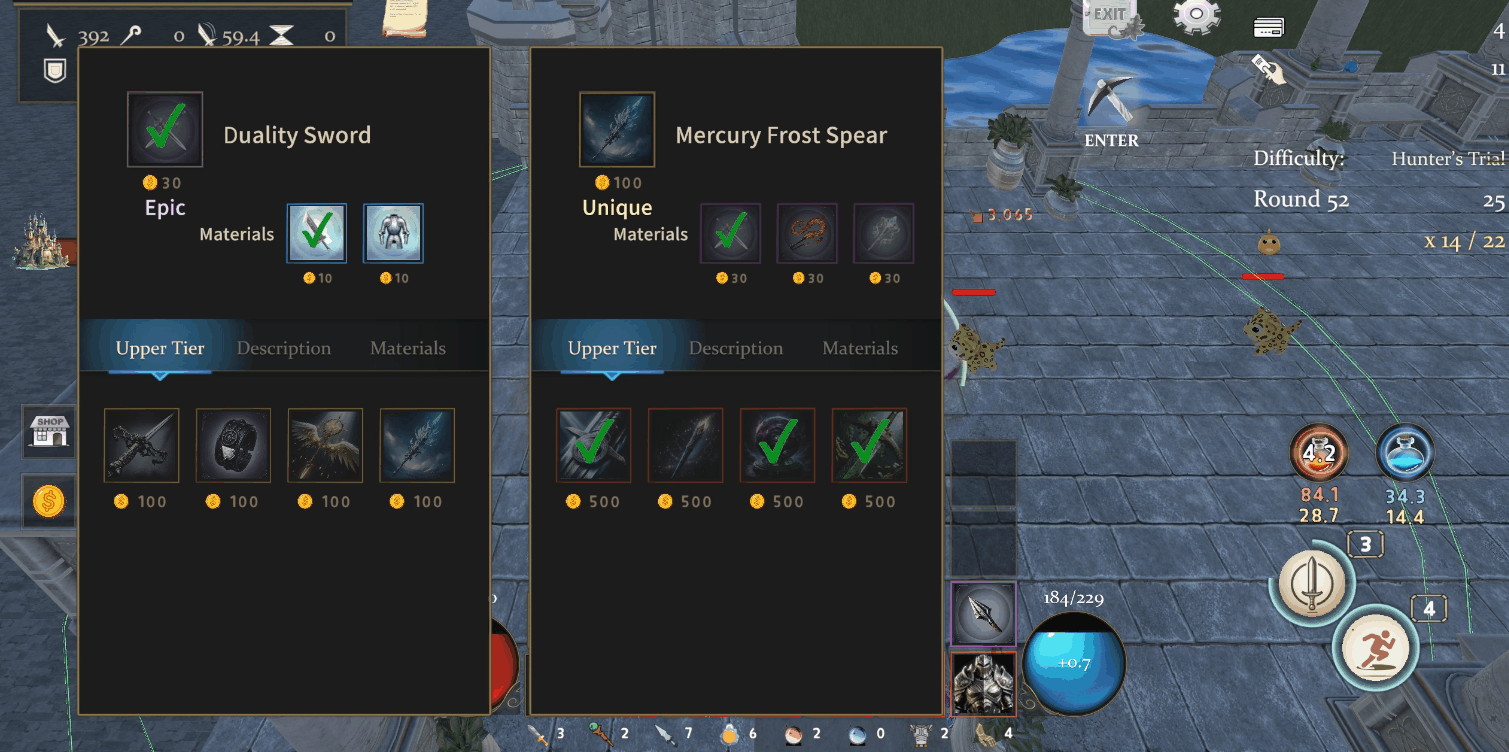
Task: Select the dark bracer upgrade item
Action: click(233, 446)
